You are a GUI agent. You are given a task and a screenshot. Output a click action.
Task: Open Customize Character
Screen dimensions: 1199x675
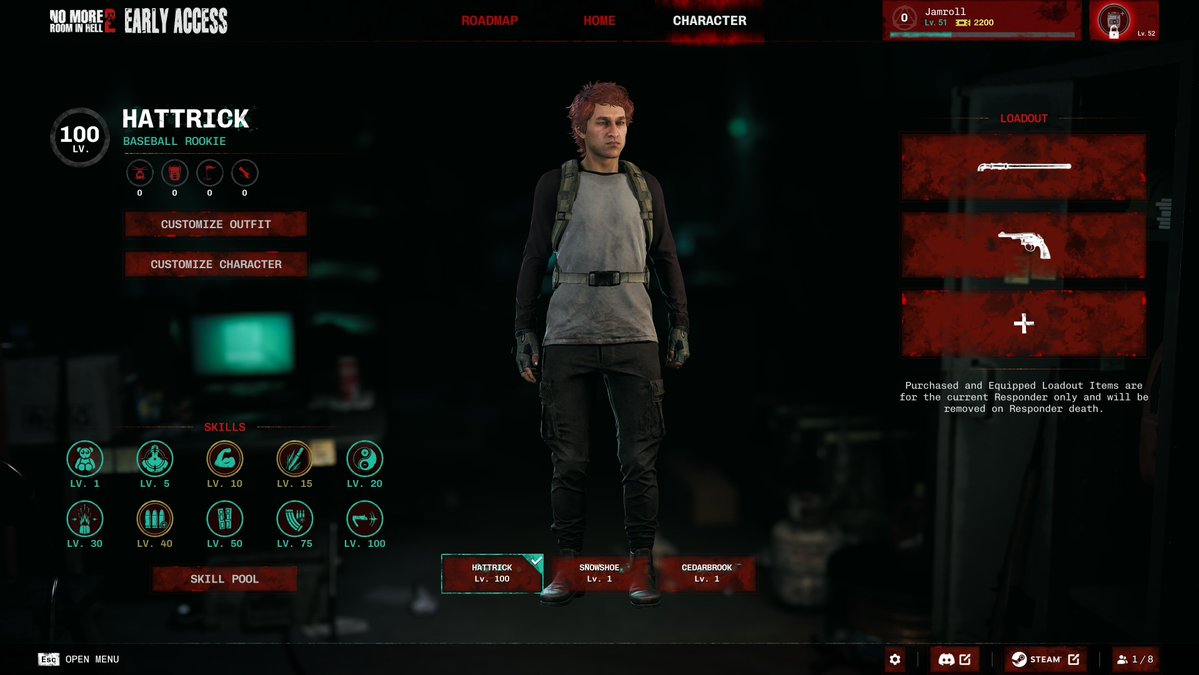(216, 264)
